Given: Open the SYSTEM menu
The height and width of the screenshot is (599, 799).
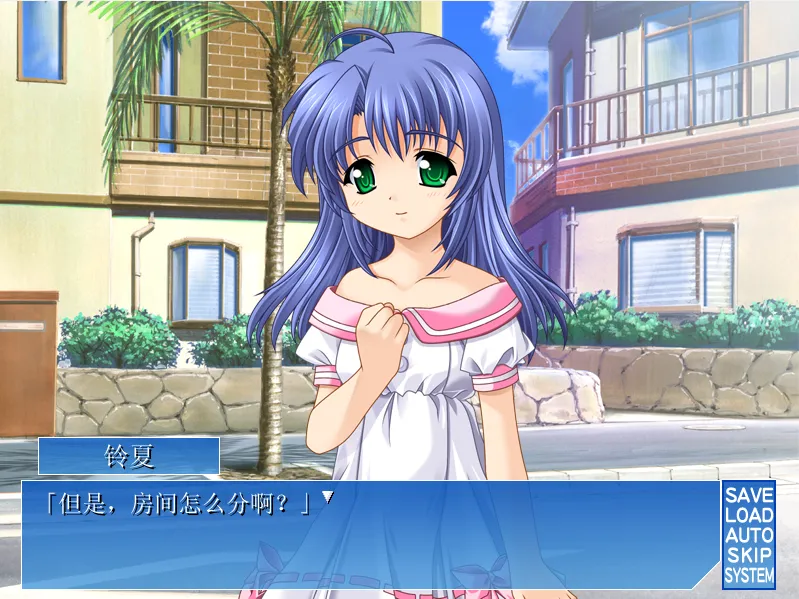Looking at the screenshot, I should [x=749, y=576].
